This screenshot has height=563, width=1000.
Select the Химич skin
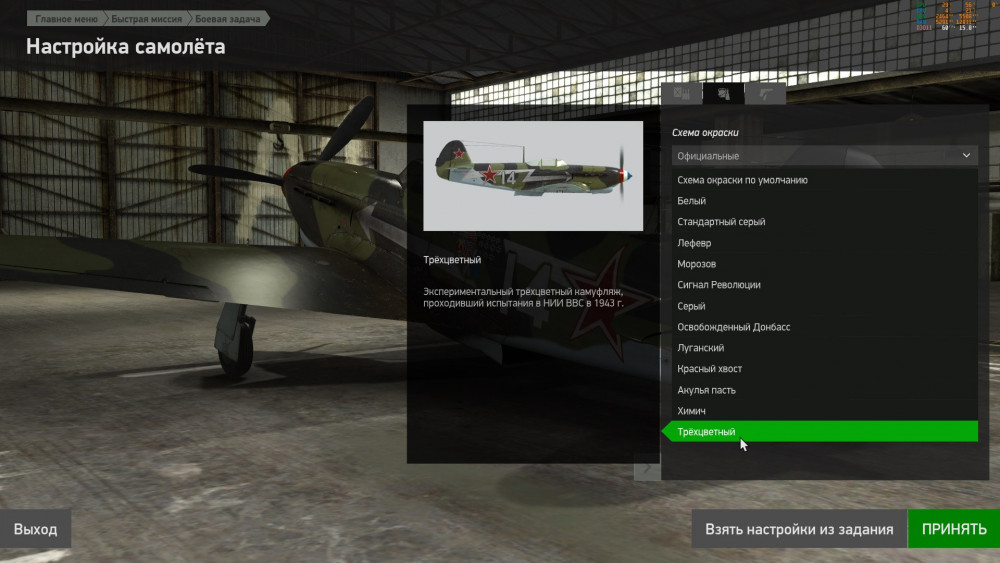pos(692,411)
